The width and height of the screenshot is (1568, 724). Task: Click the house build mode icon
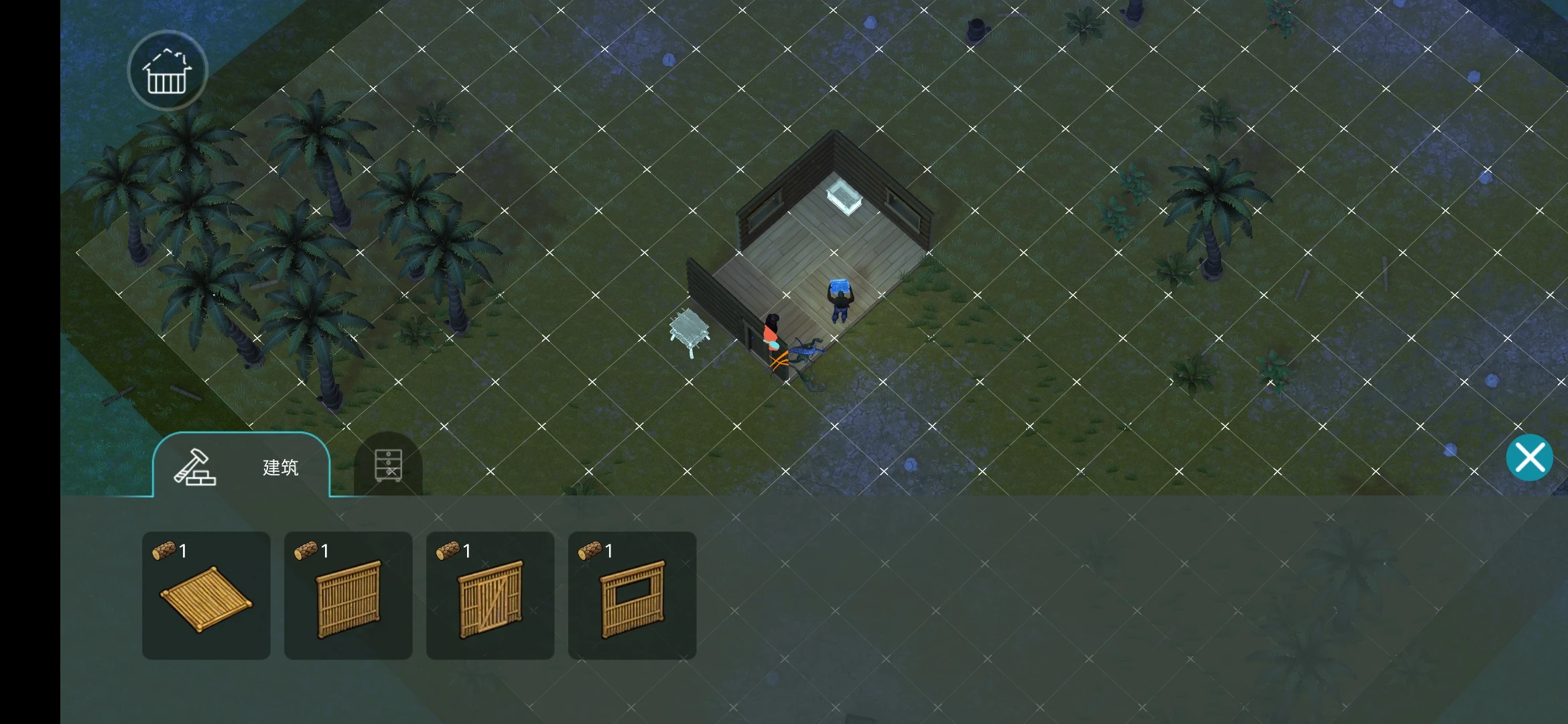click(168, 71)
